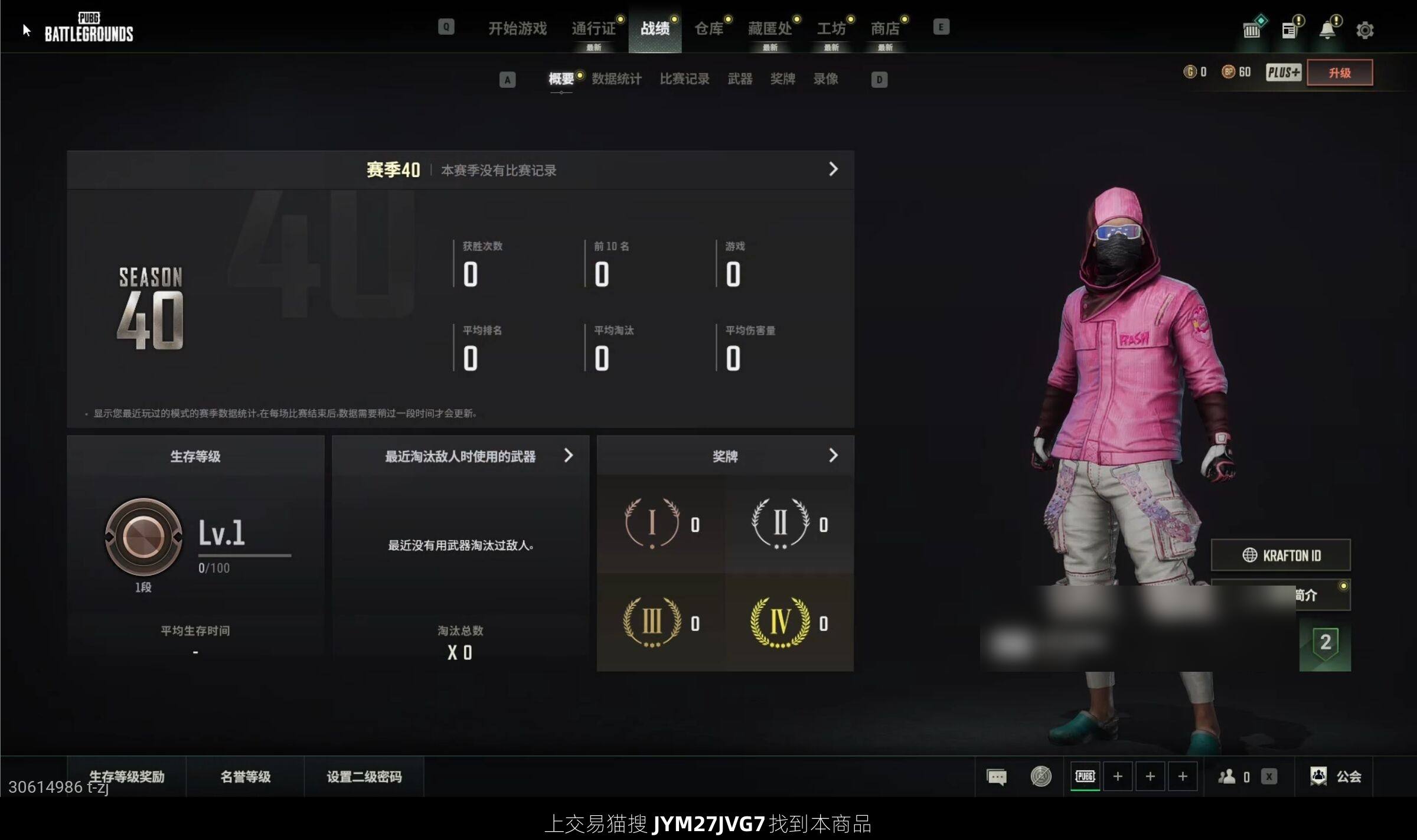Select 设置二级密码 option
The height and width of the screenshot is (840, 1417).
[364, 777]
